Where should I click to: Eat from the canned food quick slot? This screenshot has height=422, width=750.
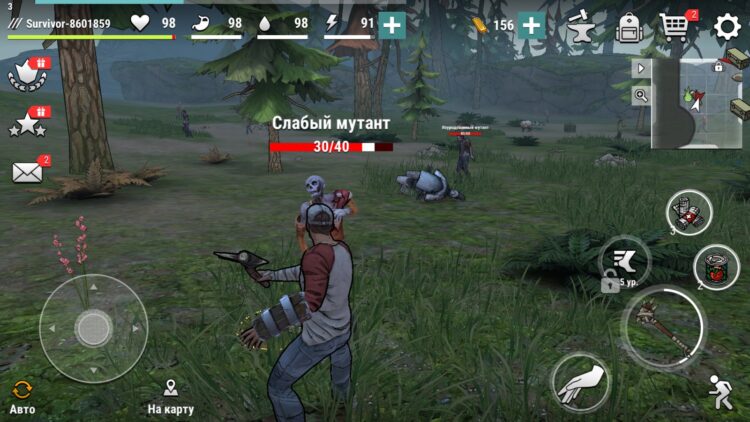[716, 266]
